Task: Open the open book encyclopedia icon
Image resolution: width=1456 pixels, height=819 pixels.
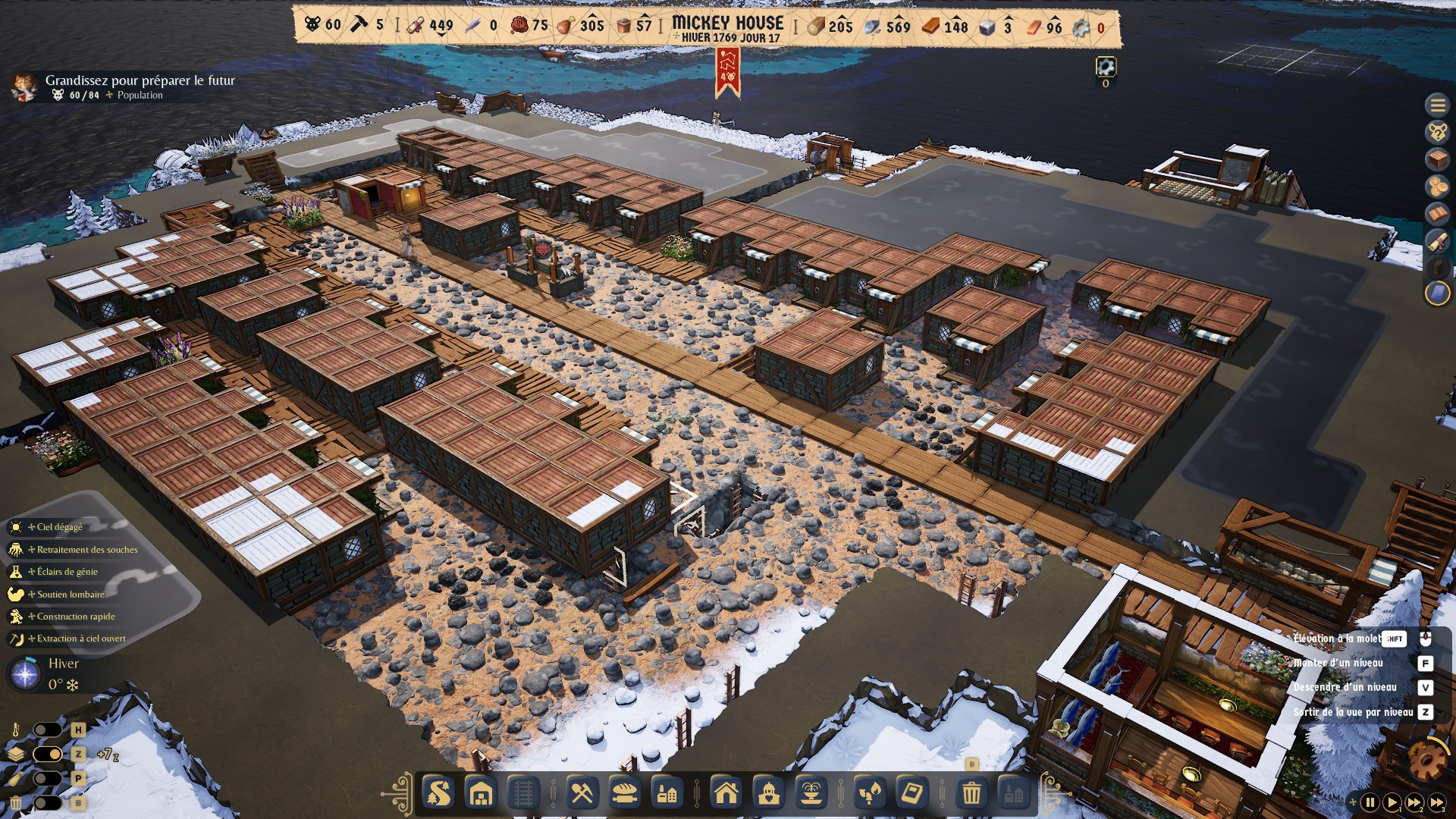Action: tap(1437, 214)
